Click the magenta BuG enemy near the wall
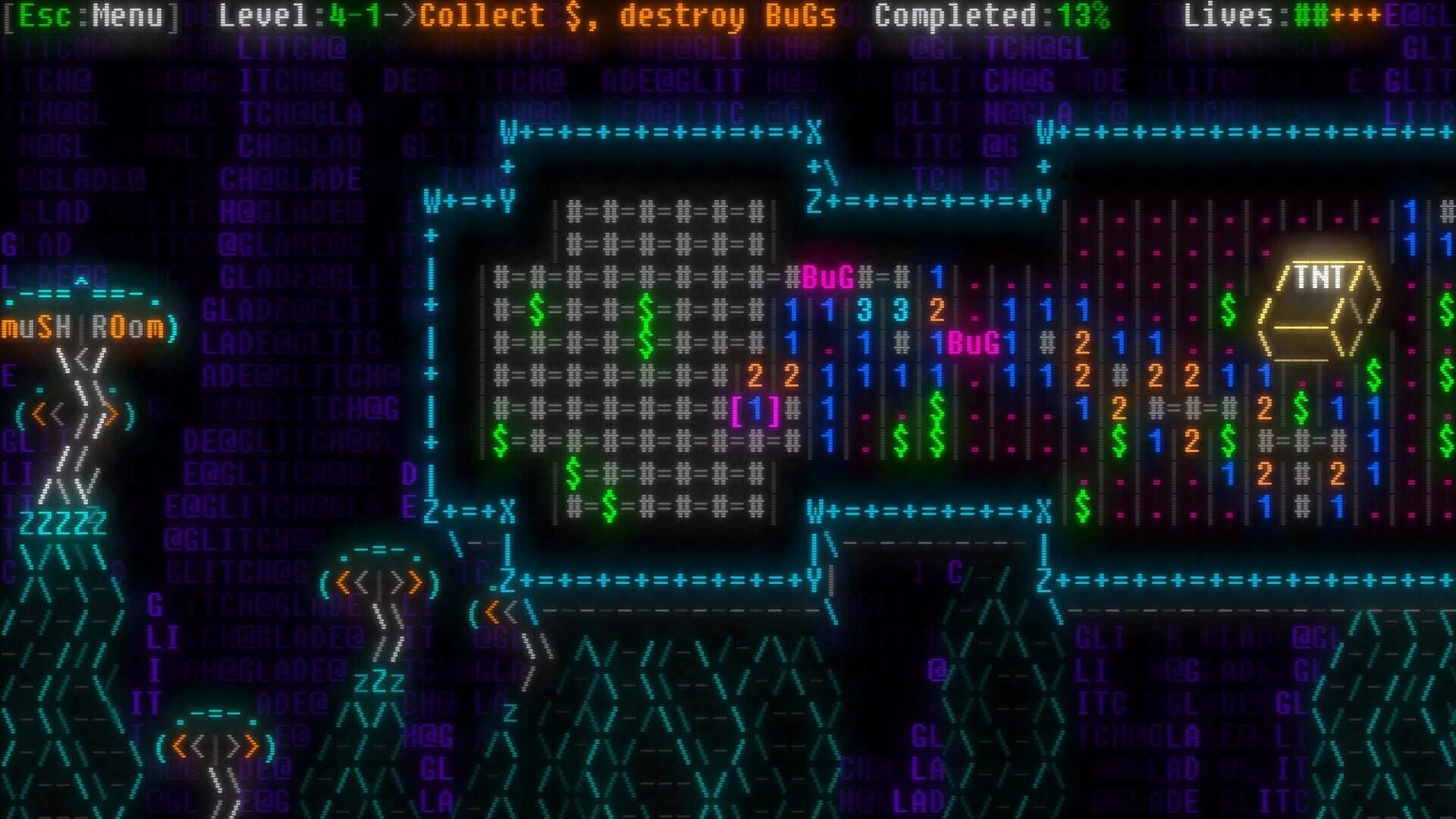This screenshot has width=1456, height=819. [827, 278]
